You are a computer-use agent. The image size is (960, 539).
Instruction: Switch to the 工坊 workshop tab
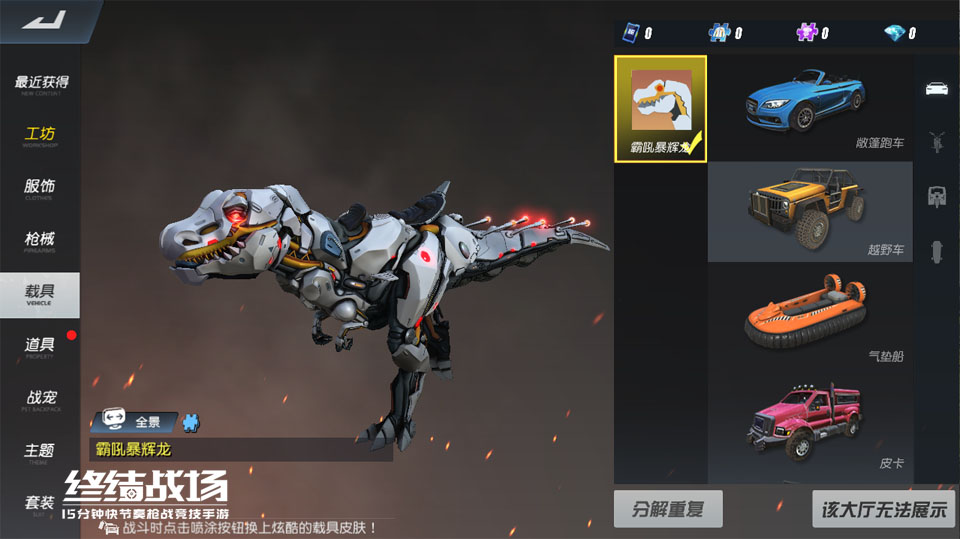tap(41, 136)
